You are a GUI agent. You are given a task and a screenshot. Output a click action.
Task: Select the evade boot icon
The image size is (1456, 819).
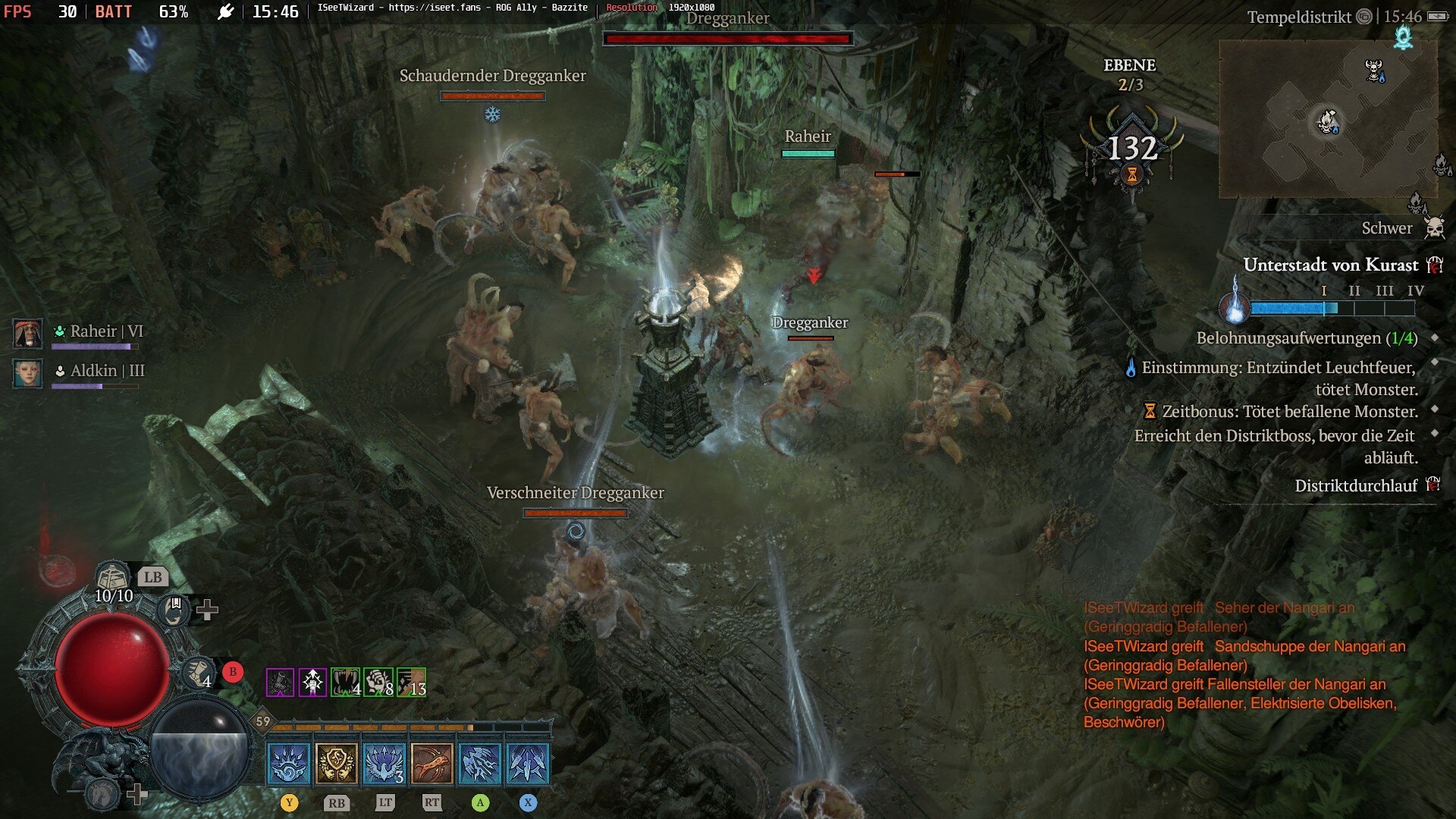tap(199, 672)
